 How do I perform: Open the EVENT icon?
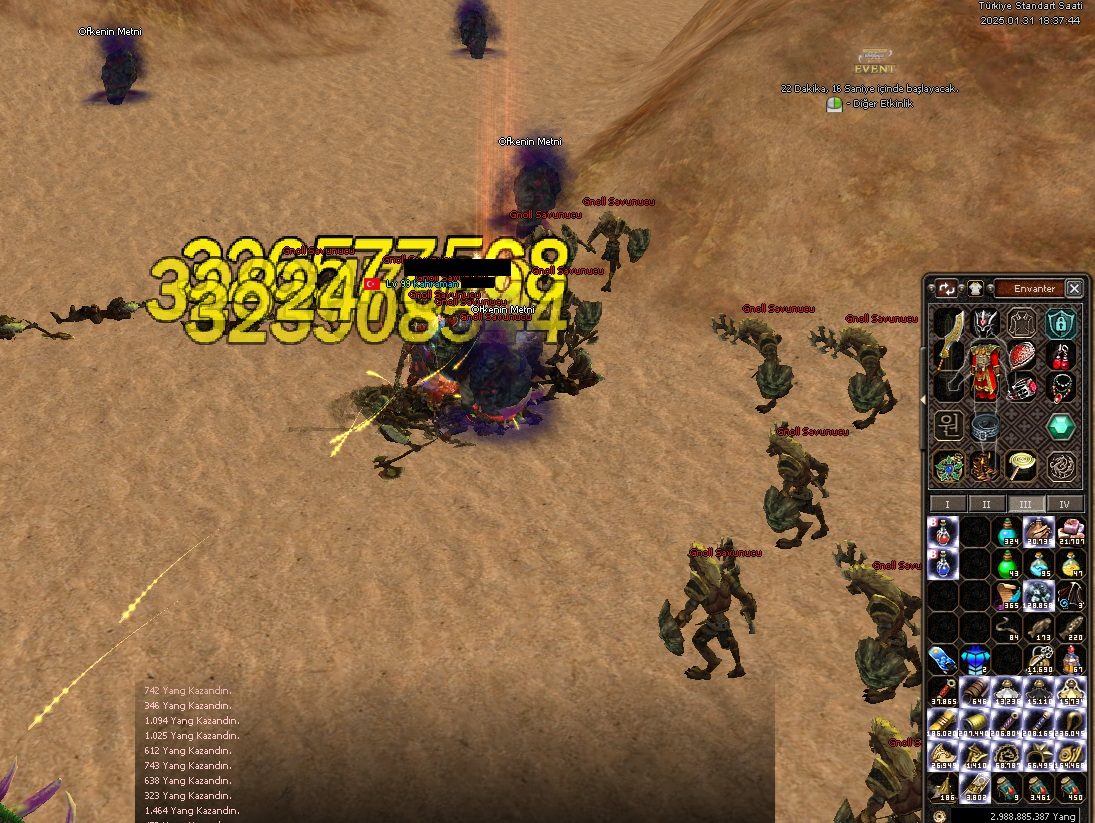(875, 62)
